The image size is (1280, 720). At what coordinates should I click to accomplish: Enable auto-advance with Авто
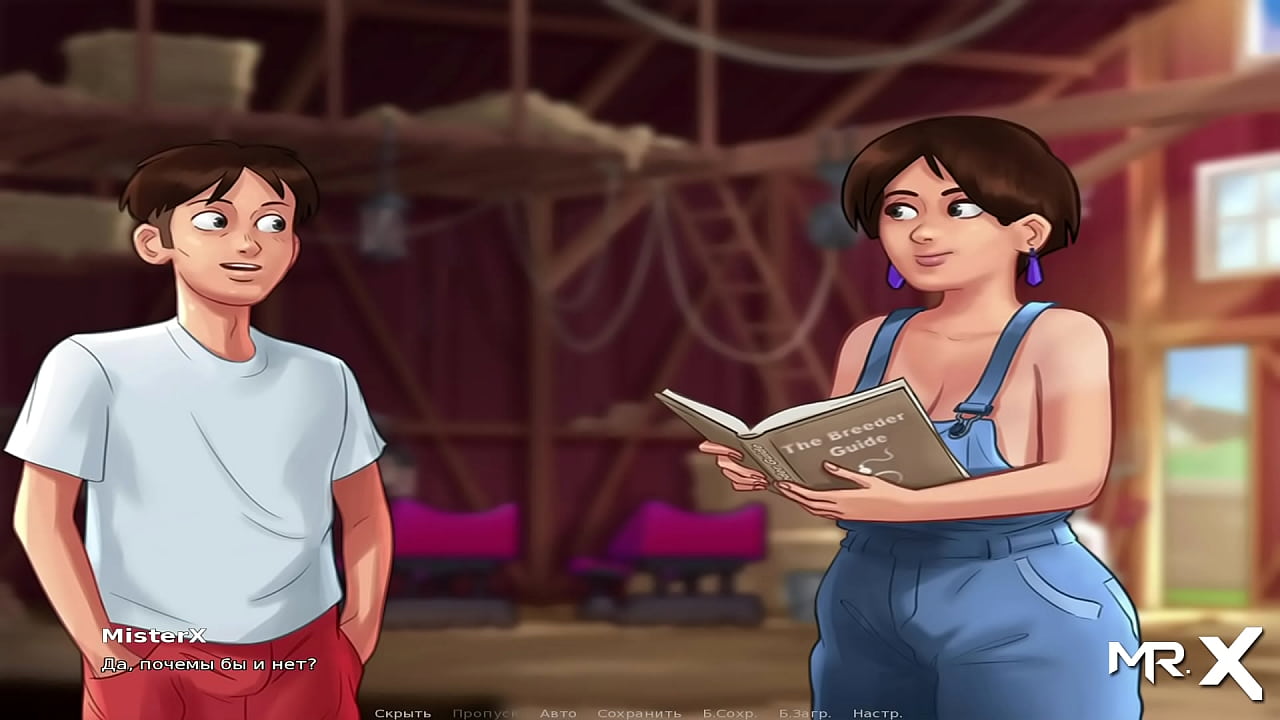(x=558, y=713)
